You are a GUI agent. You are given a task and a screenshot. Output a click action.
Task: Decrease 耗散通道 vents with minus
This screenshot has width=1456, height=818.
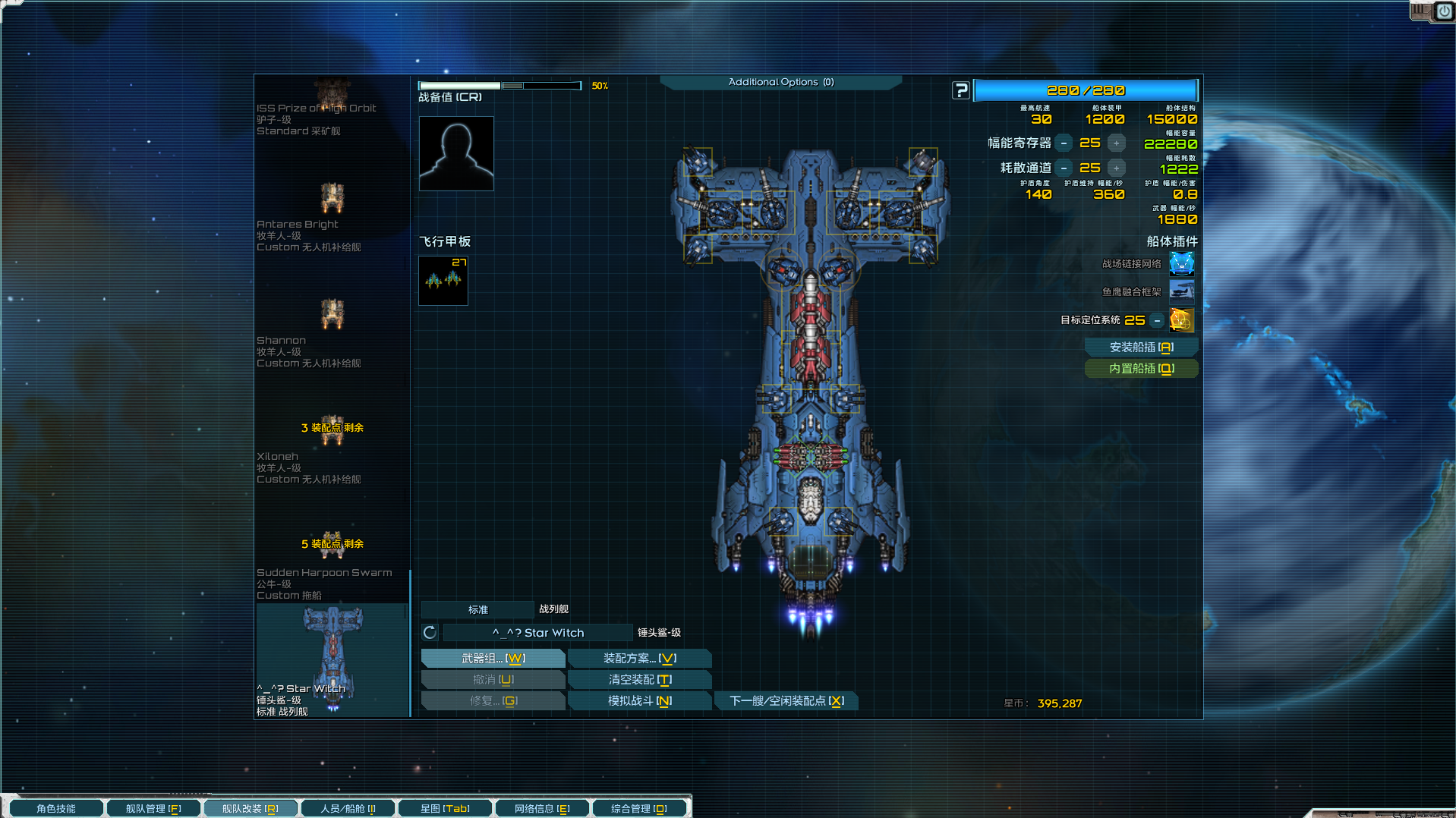pos(1064,168)
